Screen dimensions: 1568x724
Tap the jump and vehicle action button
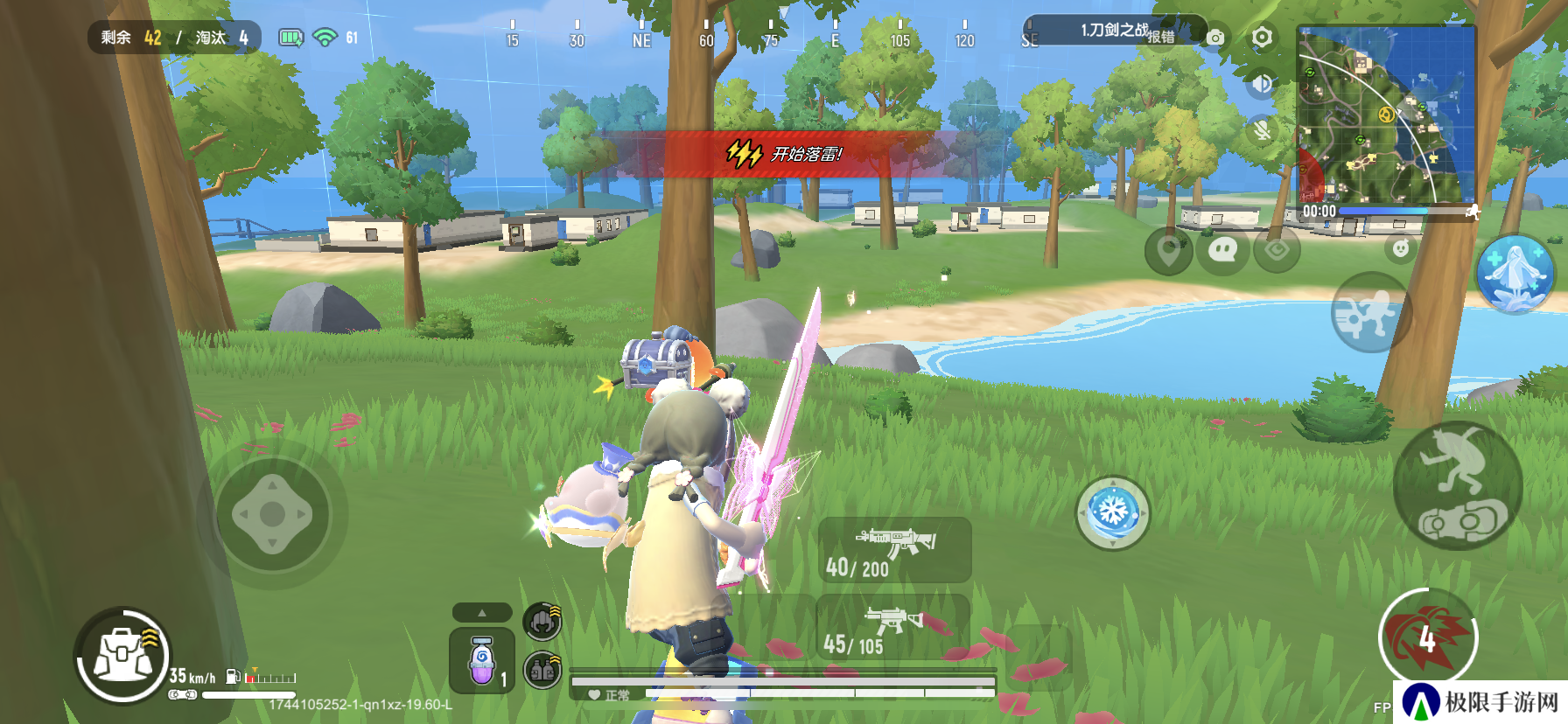click(x=1457, y=485)
